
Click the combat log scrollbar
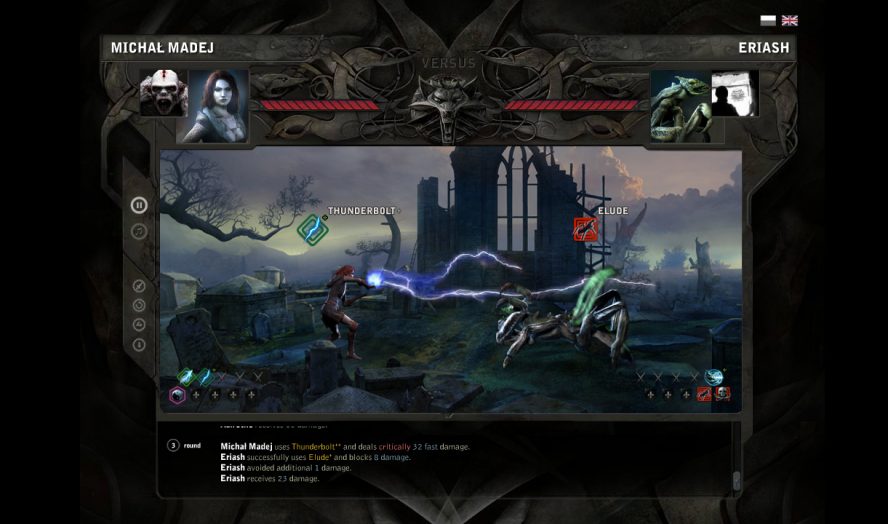(x=737, y=478)
